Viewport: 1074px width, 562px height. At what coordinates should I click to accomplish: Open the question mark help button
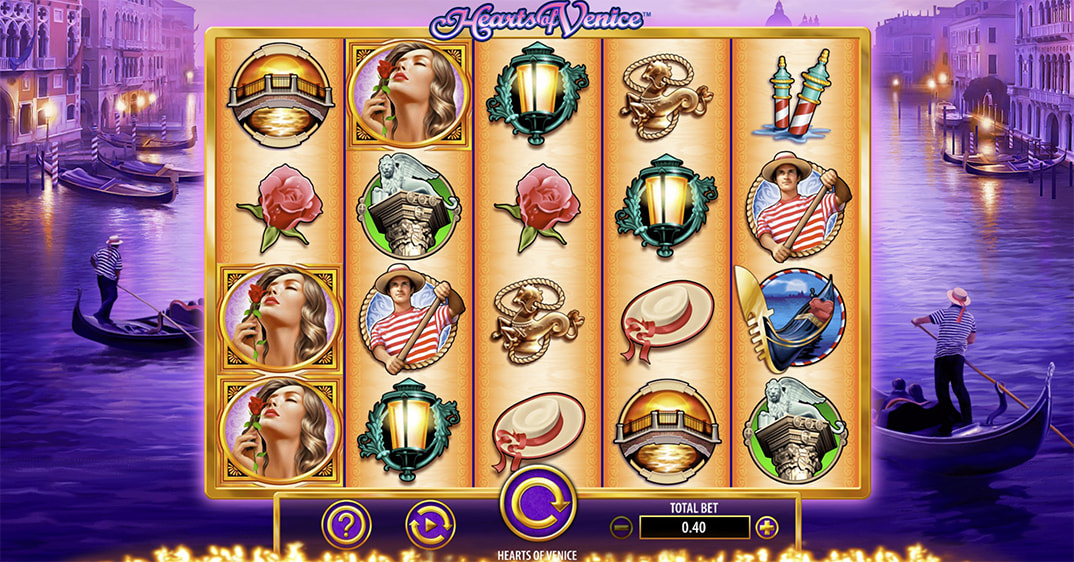click(346, 525)
